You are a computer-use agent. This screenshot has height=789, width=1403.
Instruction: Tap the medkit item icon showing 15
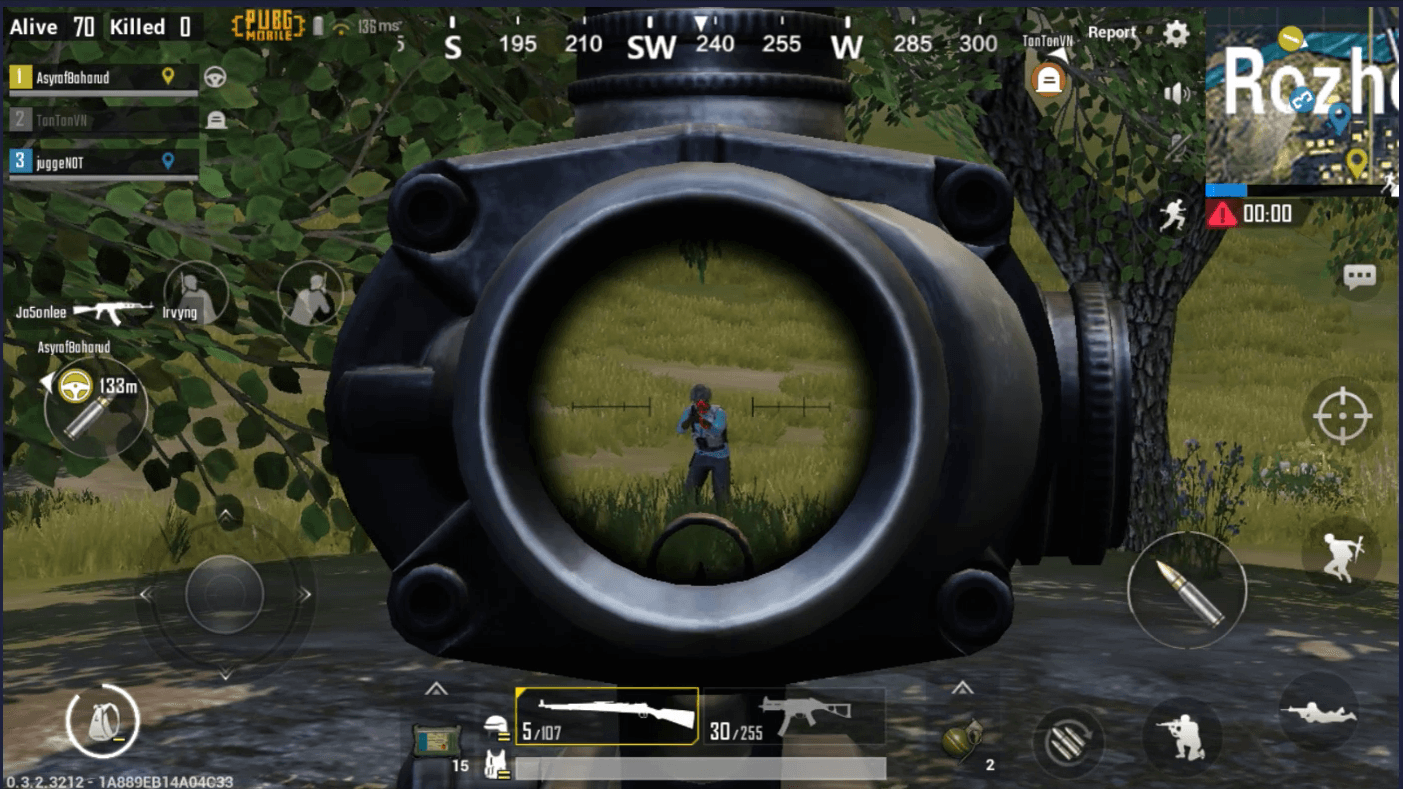point(438,737)
